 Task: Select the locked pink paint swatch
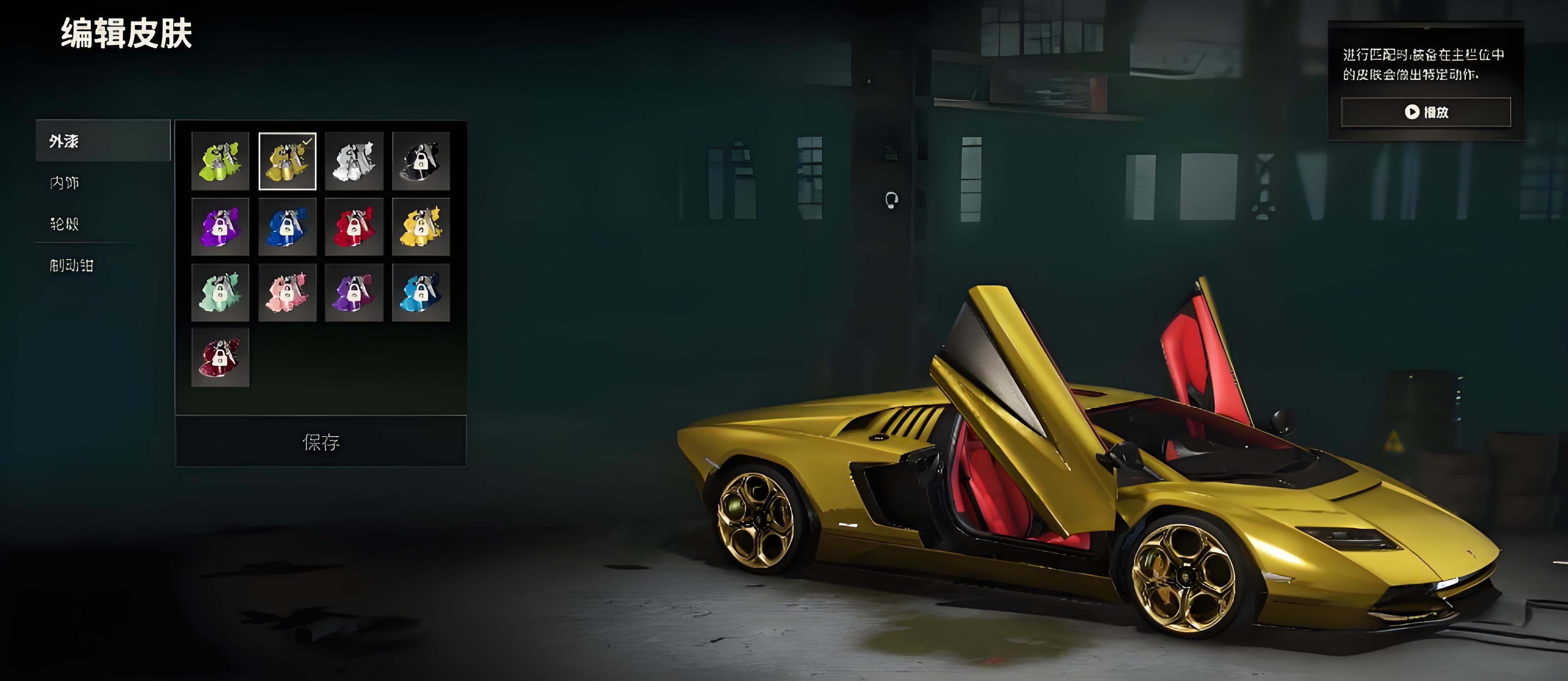[x=287, y=292]
